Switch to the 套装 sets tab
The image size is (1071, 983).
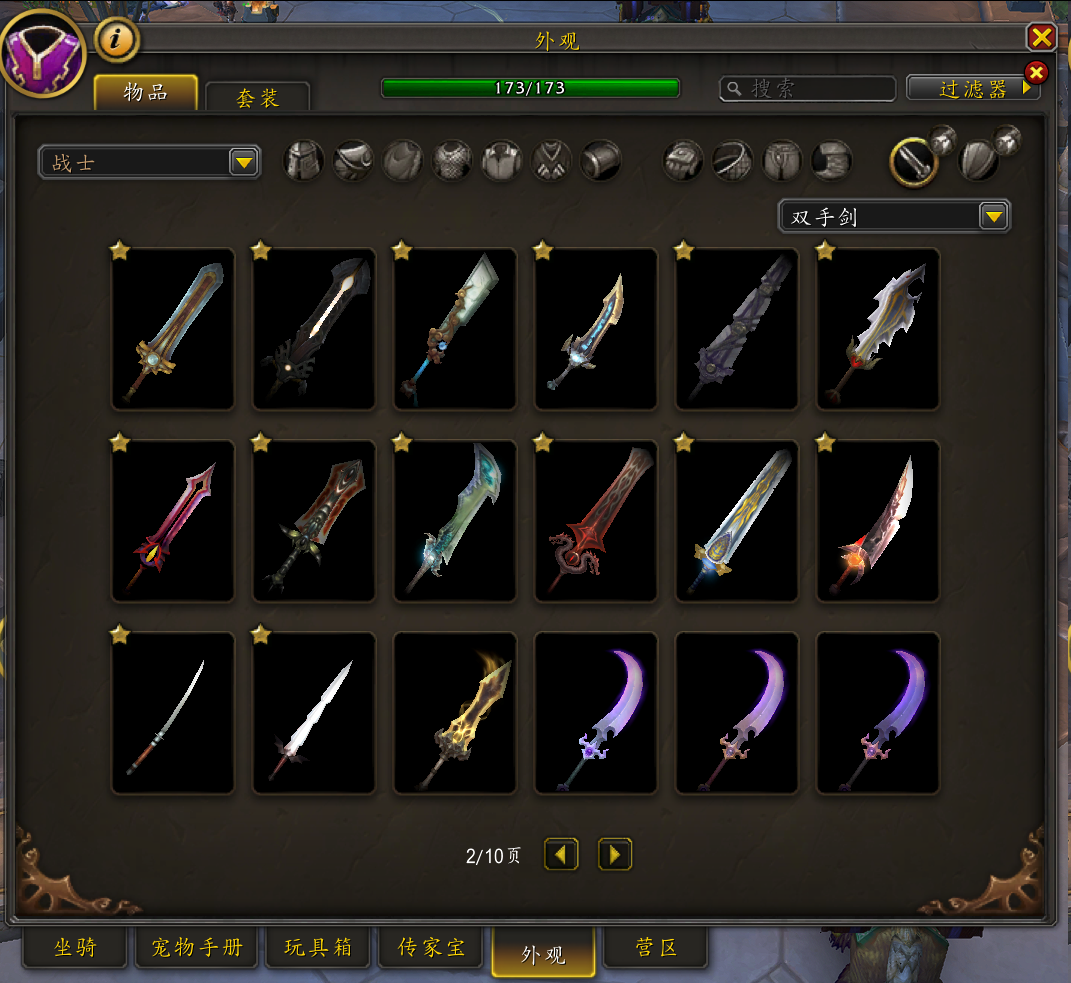[257, 98]
